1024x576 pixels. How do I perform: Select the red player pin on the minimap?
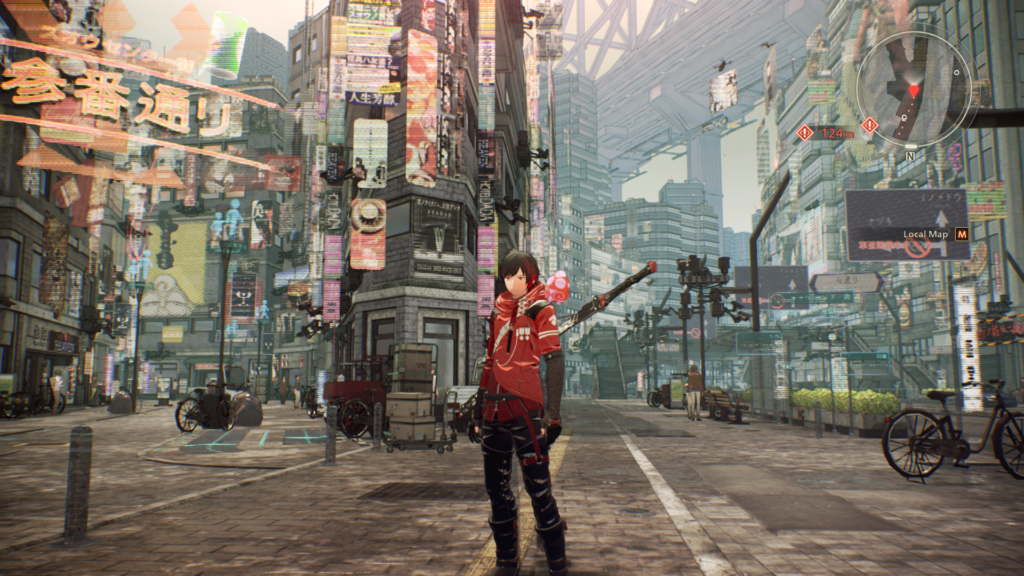click(x=912, y=91)
